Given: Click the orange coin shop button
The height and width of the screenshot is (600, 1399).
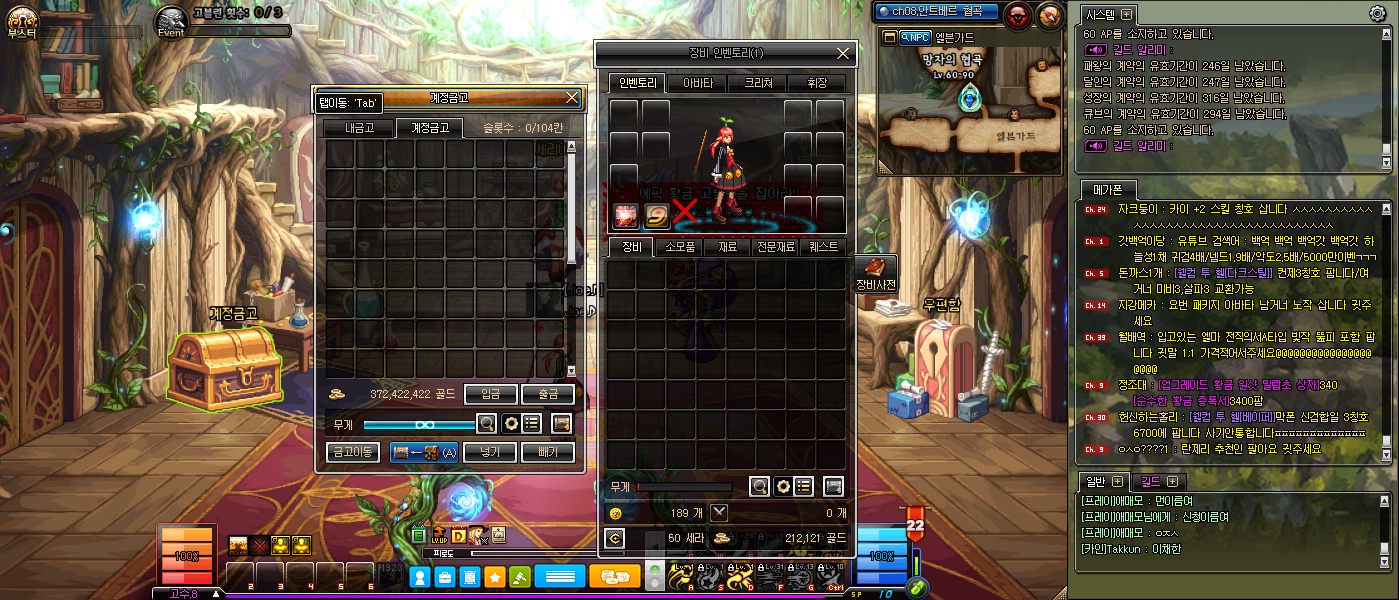Looking at the screenshot, I should pyautogui.click(x=615, y=577).
